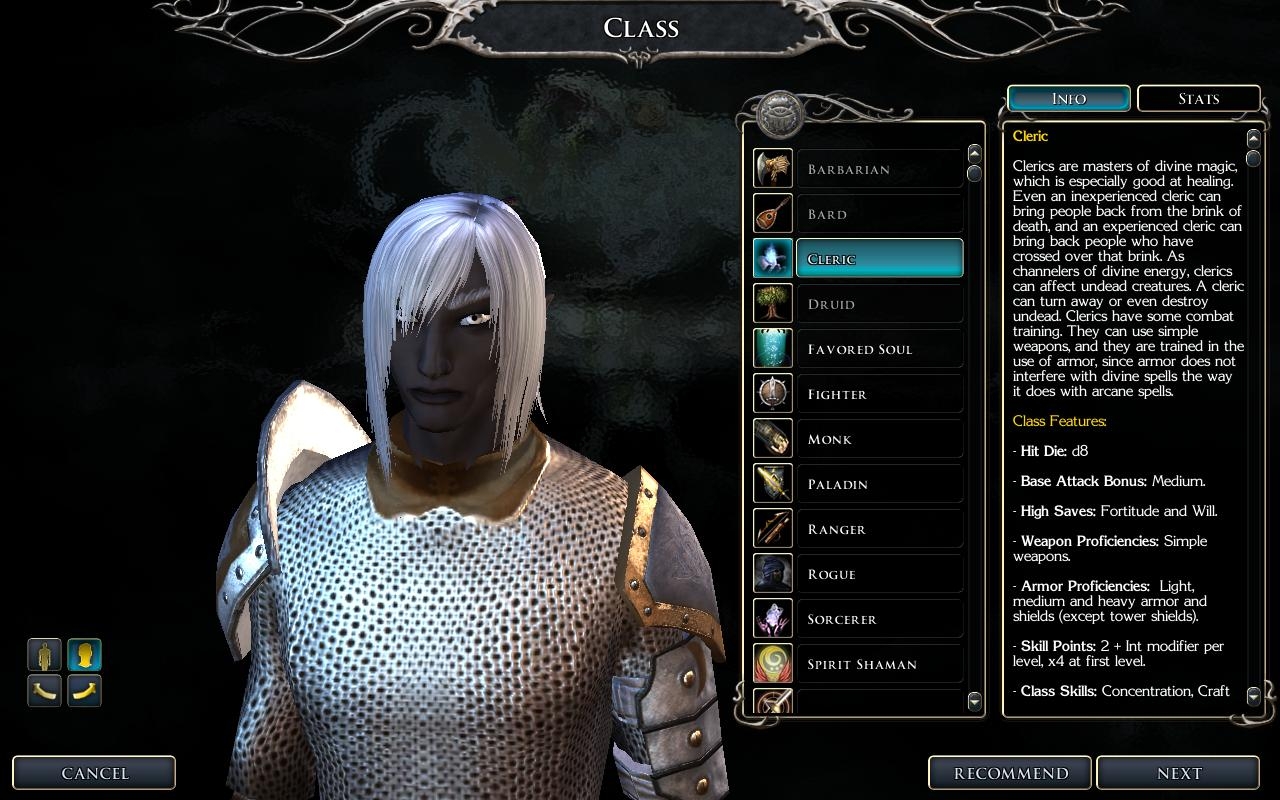Viewport: 1280px width, 800px height.
Task: Choose the Favored Soul class
Action: click(878, 349)
